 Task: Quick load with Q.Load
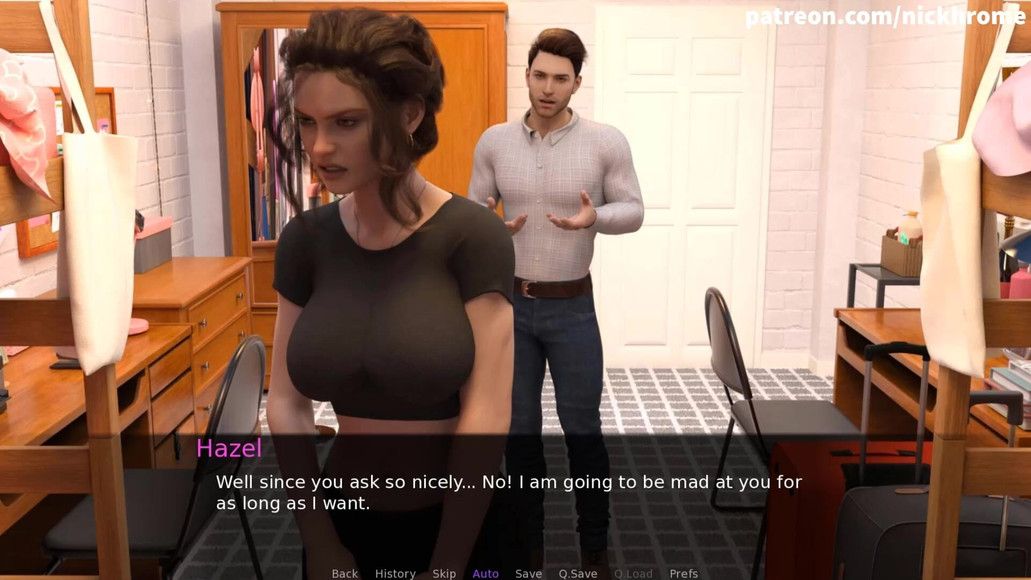click(633, 573)
